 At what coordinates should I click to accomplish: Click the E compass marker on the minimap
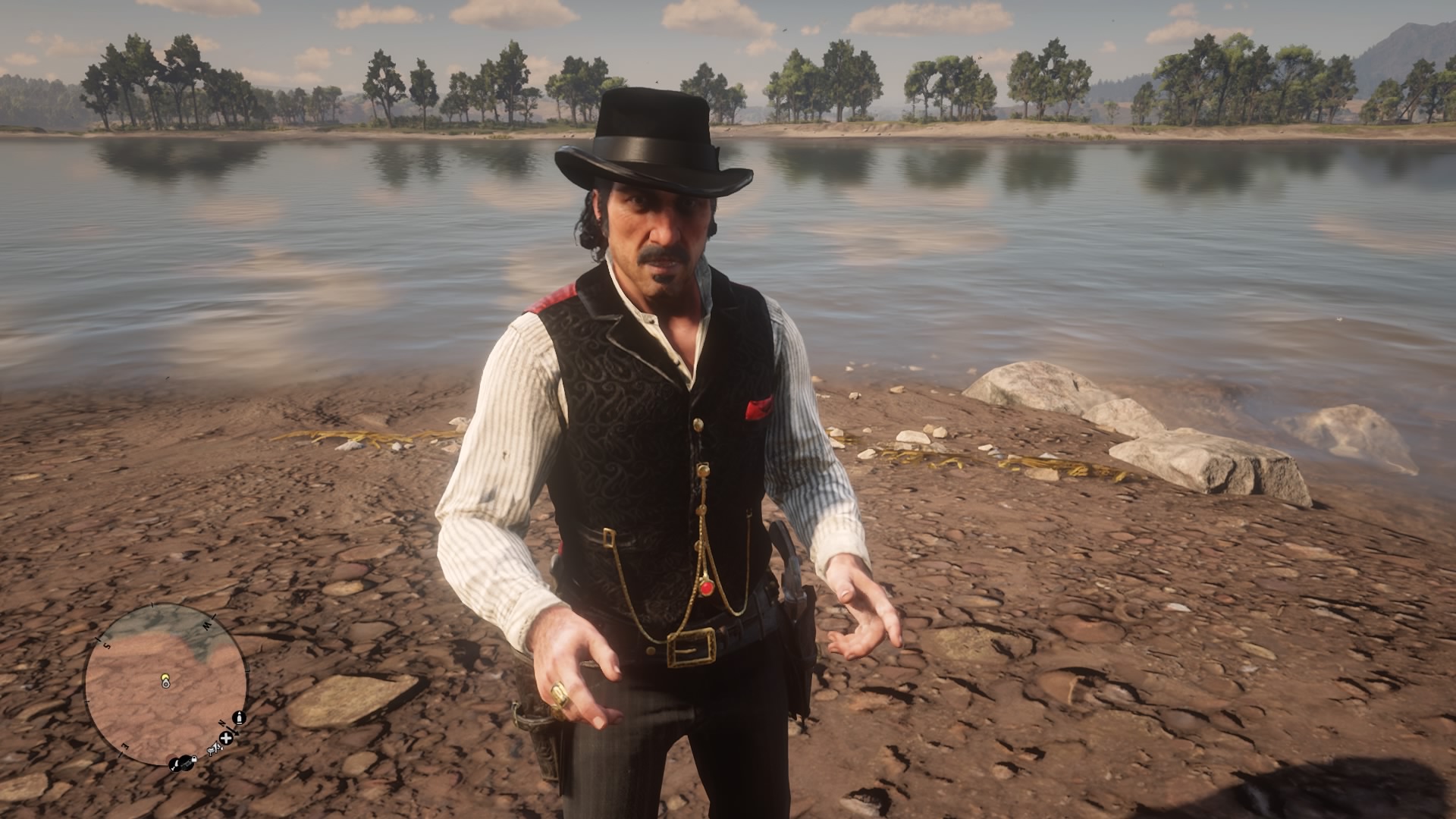[125, 745]
